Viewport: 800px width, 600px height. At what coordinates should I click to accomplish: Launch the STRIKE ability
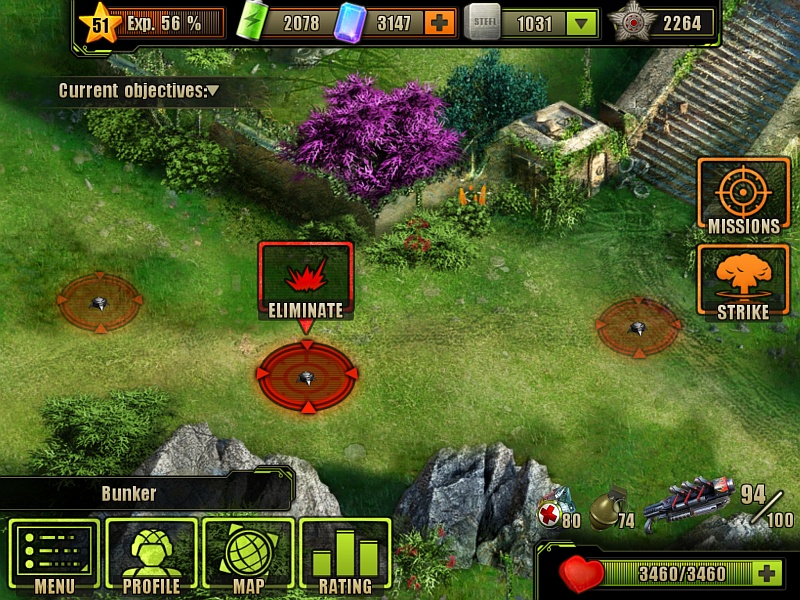[x=743, y=284]
